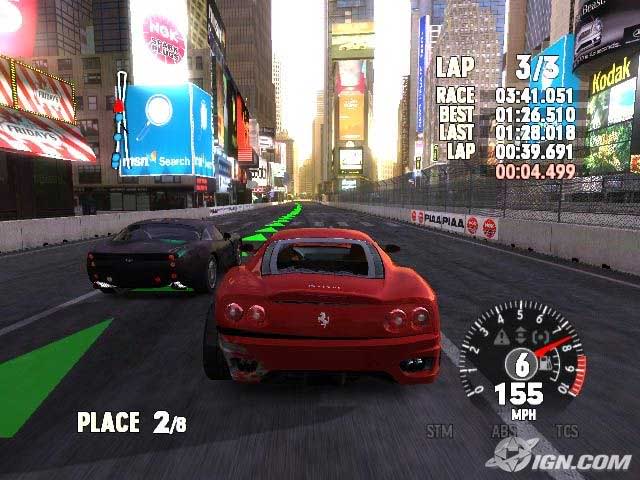Toggle the STM indicator
The width and height of the screenshot is (640, 480).
click(439, 431)
